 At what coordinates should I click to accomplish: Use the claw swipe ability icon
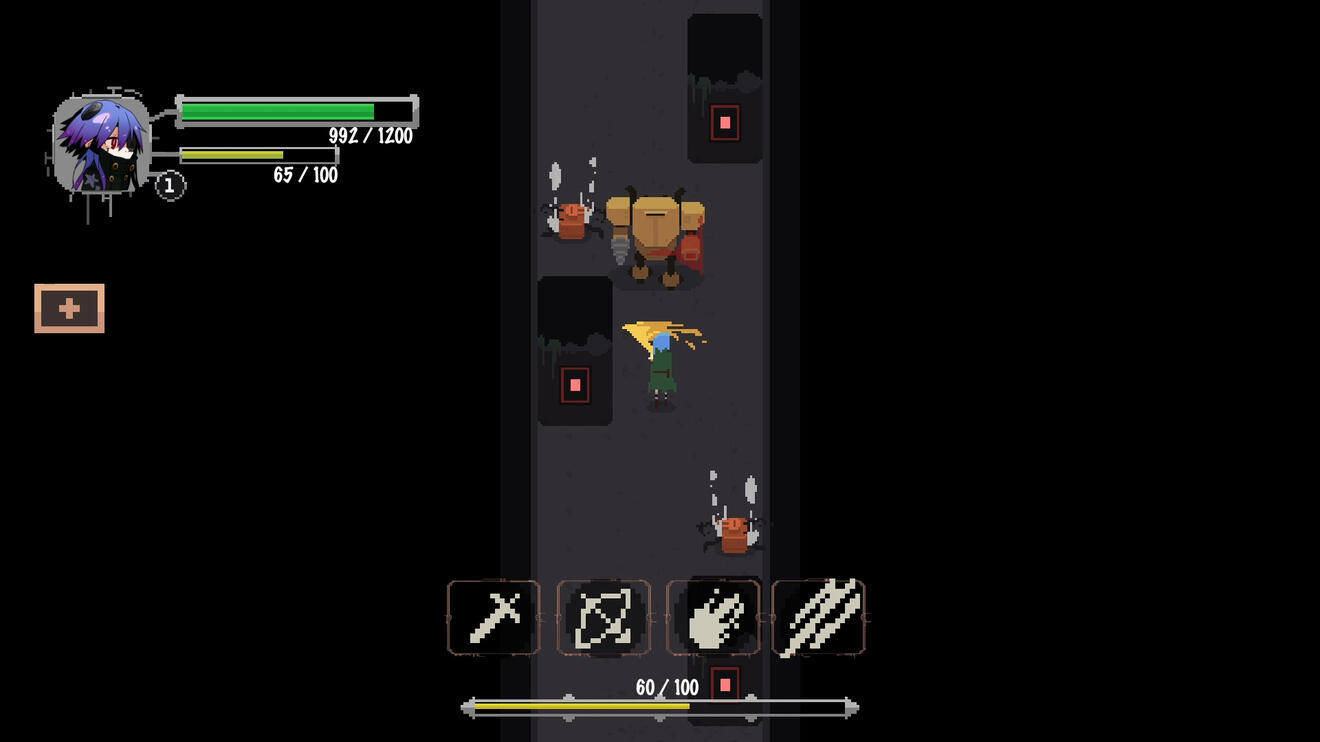(714, 617)
